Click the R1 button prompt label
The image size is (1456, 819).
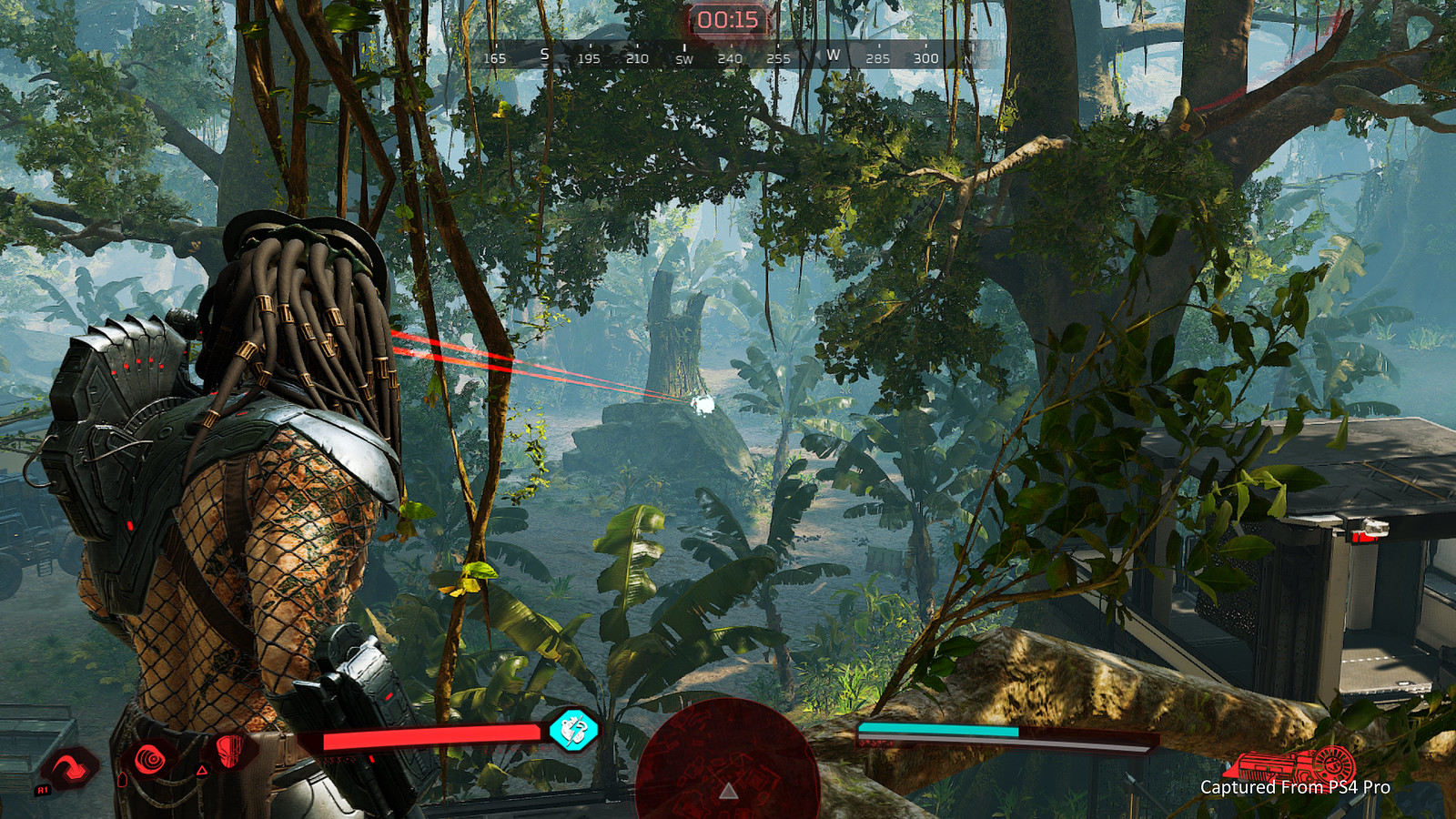point(41,790)
